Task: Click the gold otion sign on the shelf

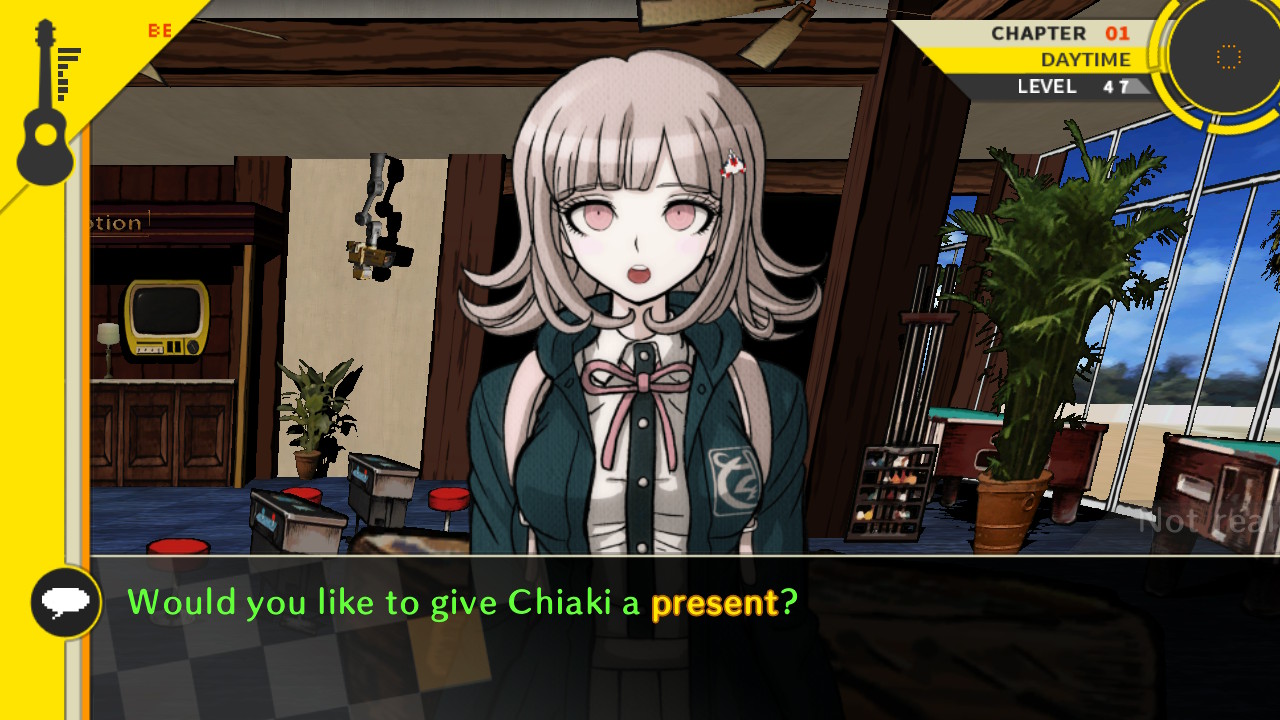Action: (x=113, y=222)
